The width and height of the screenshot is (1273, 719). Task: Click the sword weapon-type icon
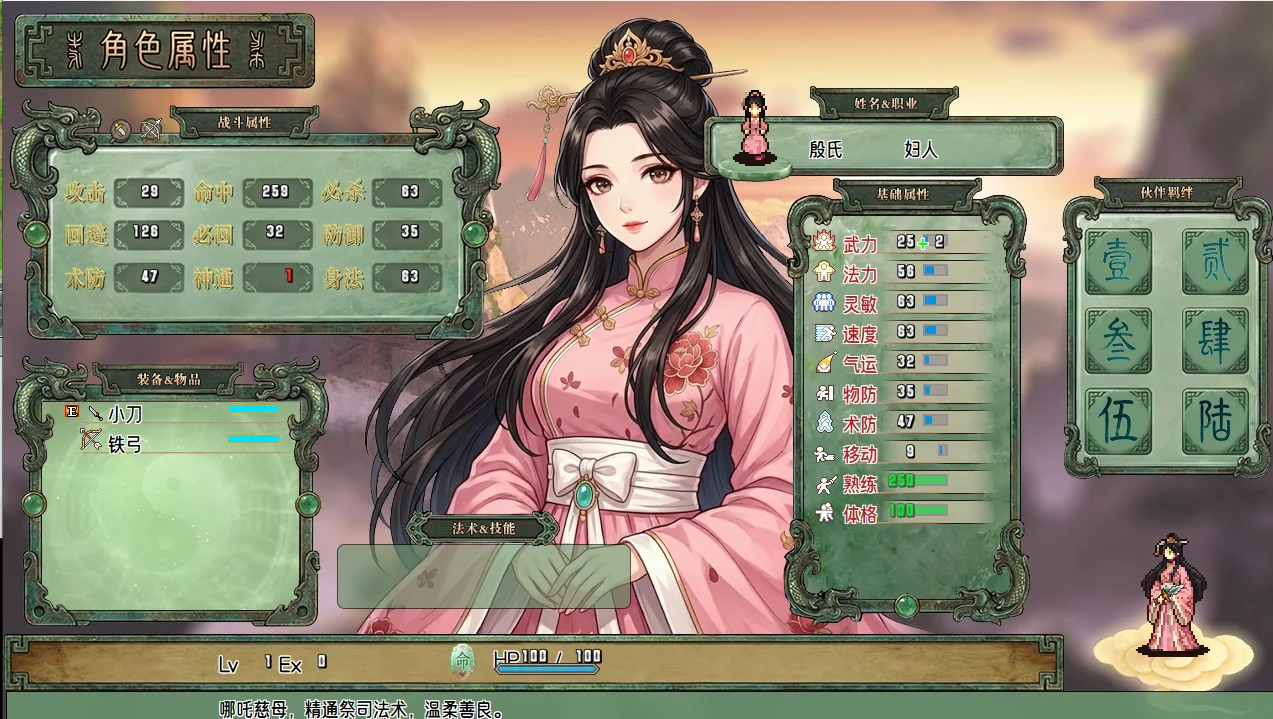(x=121, y=129)
